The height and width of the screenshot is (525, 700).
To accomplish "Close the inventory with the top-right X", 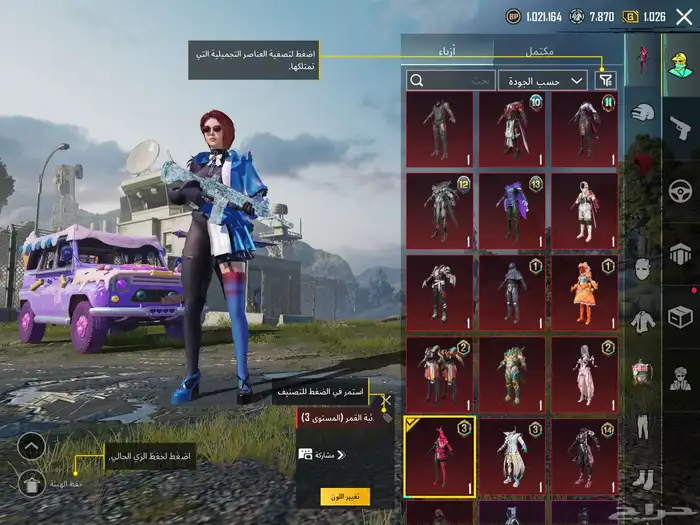I will click(x=684, y=16).
